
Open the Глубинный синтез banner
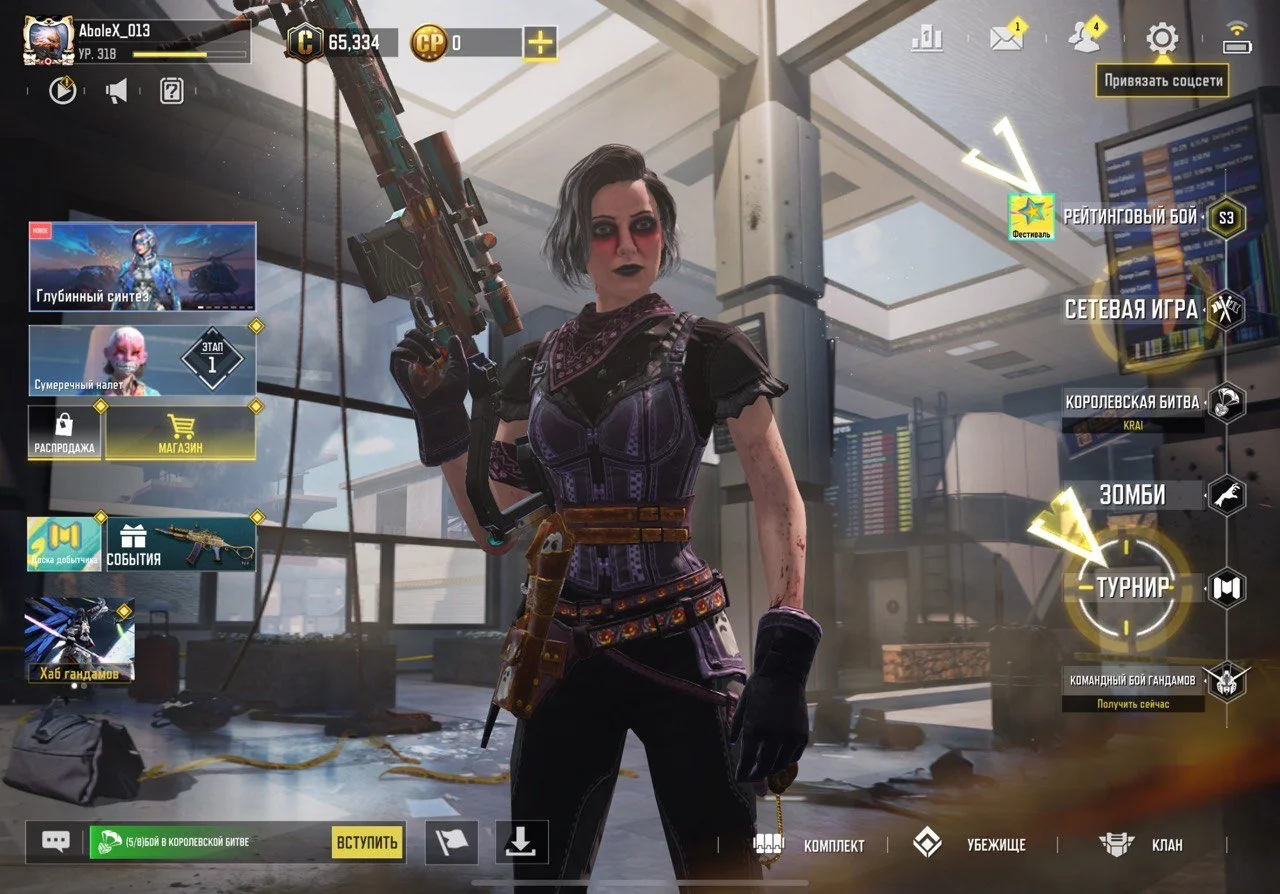coord(142,266)
